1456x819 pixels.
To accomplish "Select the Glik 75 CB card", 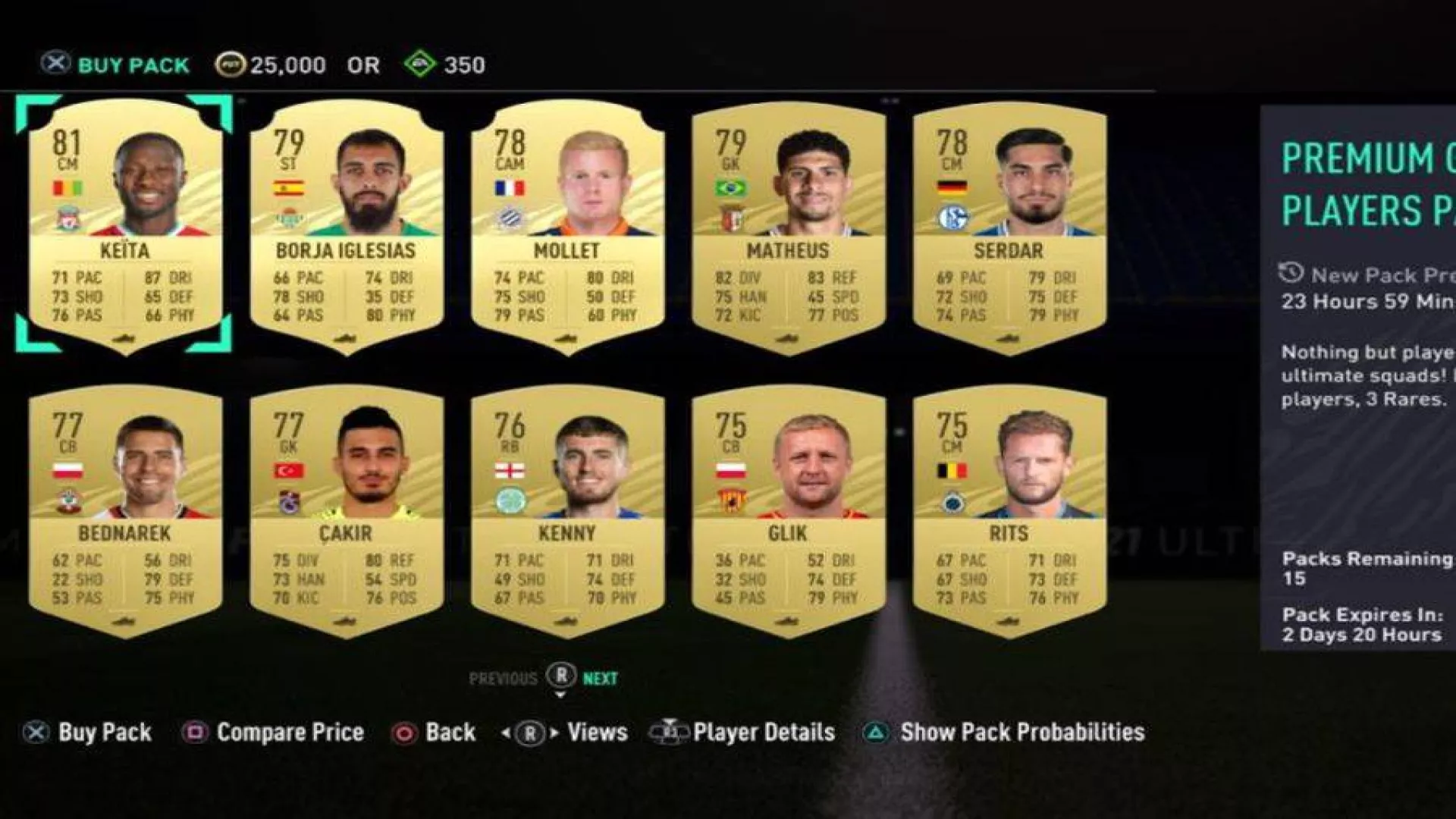I will [788, 510].
